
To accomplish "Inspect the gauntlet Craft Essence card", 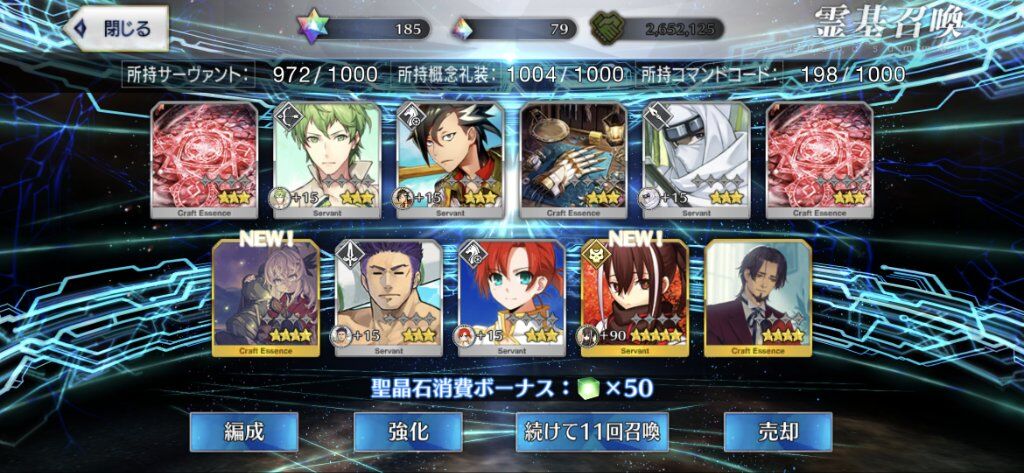I will (573, 160).
